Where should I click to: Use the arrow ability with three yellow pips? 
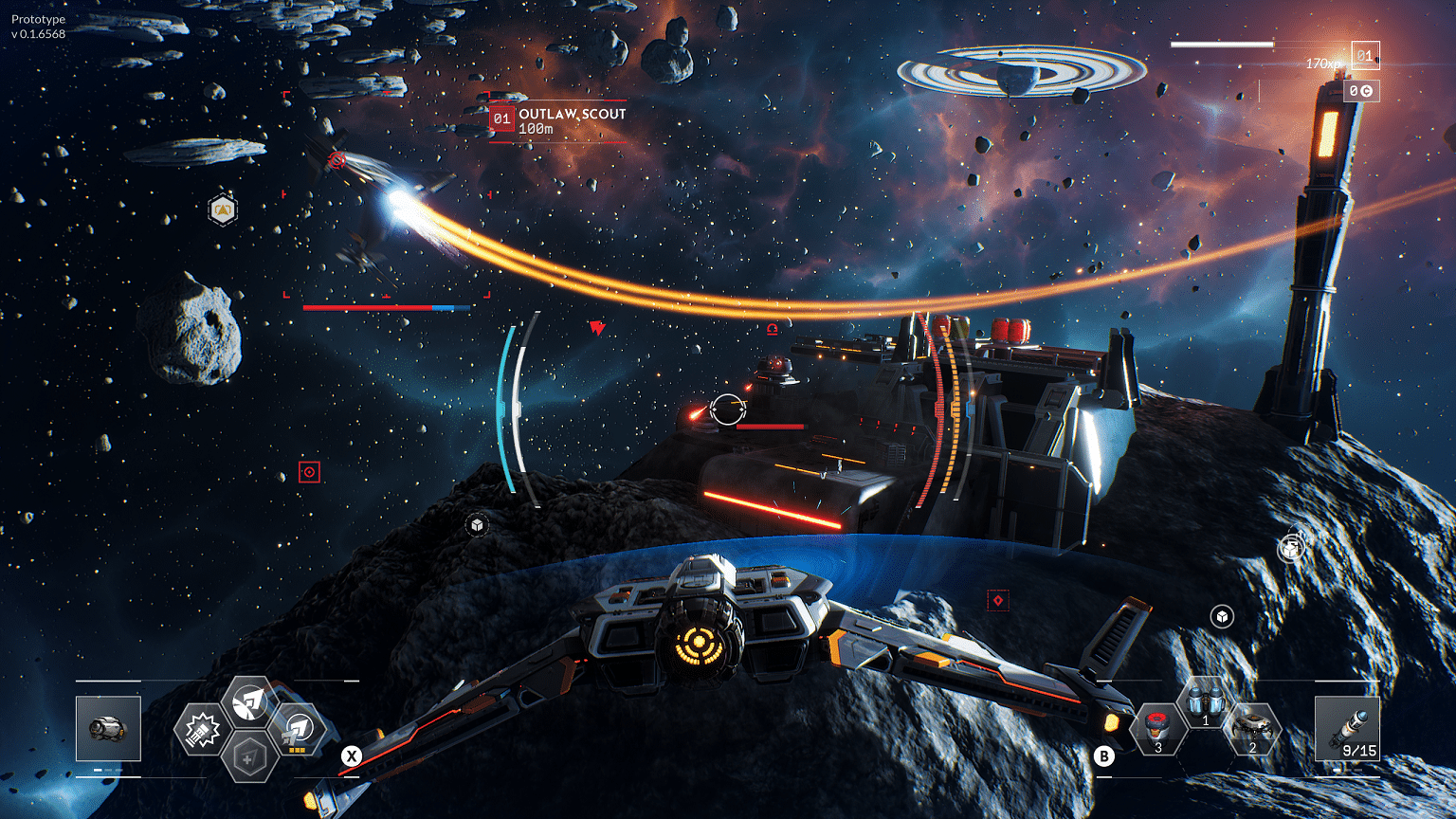299,730
